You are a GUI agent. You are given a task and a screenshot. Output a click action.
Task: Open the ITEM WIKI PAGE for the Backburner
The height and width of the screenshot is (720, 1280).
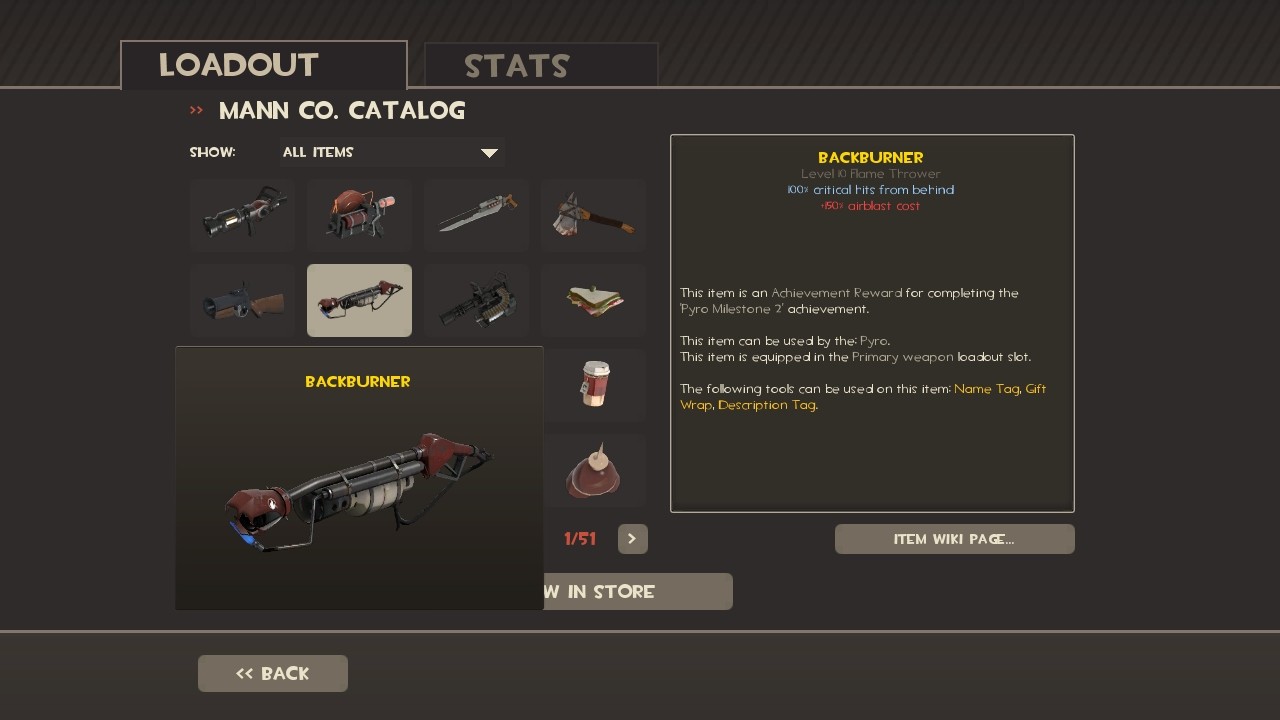pos(954,538)
